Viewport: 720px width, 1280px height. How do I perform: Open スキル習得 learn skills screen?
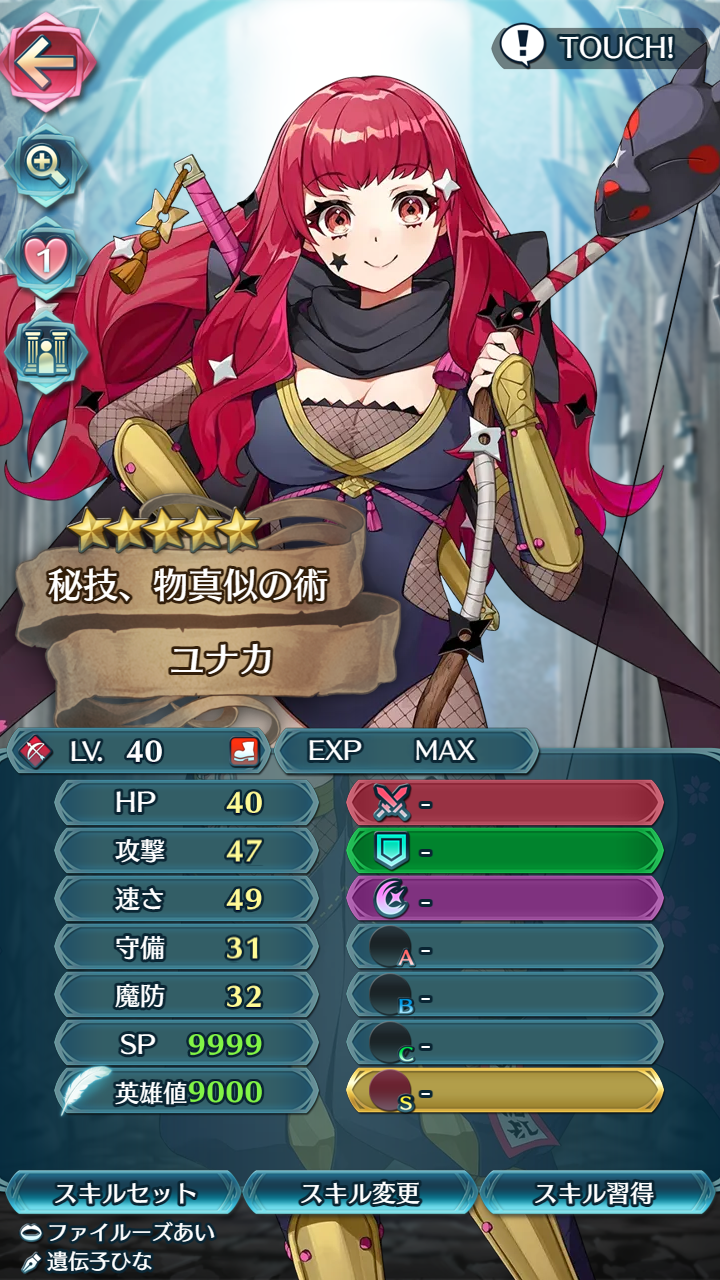pyautogui.click(x=596, y=1193)
